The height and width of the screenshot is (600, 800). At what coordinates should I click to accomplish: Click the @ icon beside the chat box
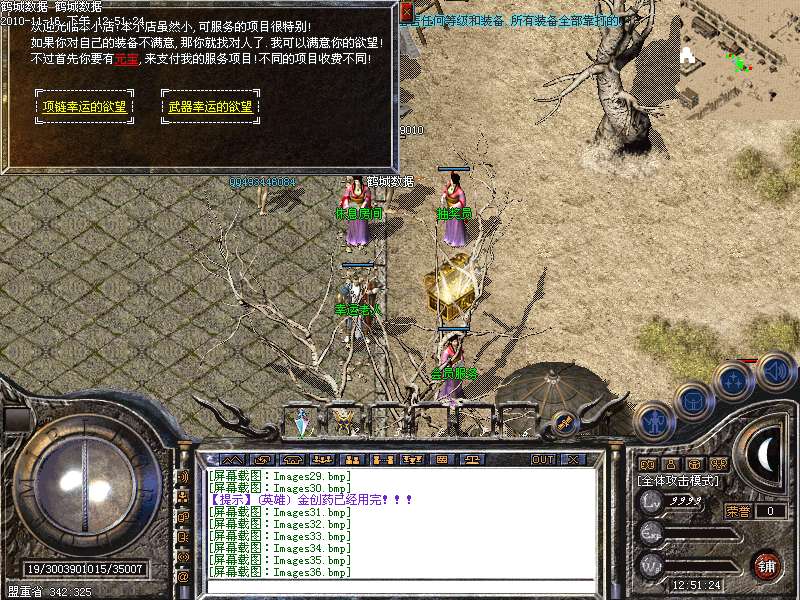(183, 576)
